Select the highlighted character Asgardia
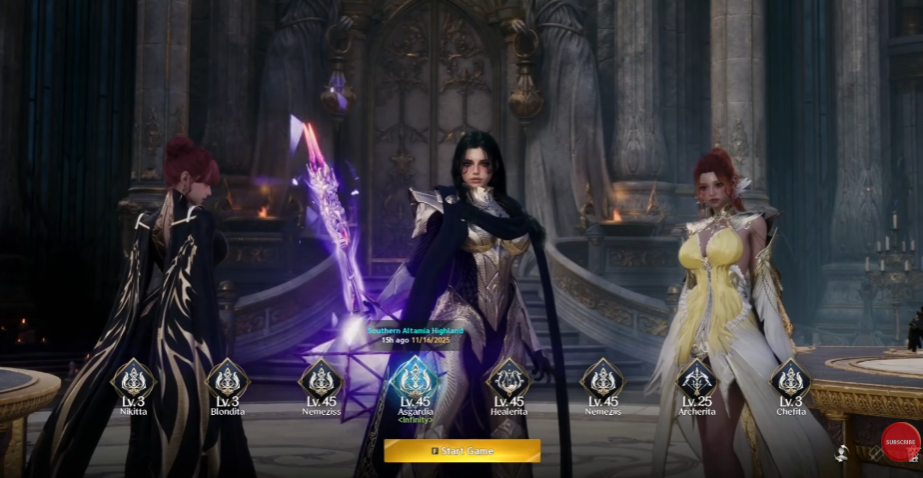This screenshot has width=923, height=478. 414,378
